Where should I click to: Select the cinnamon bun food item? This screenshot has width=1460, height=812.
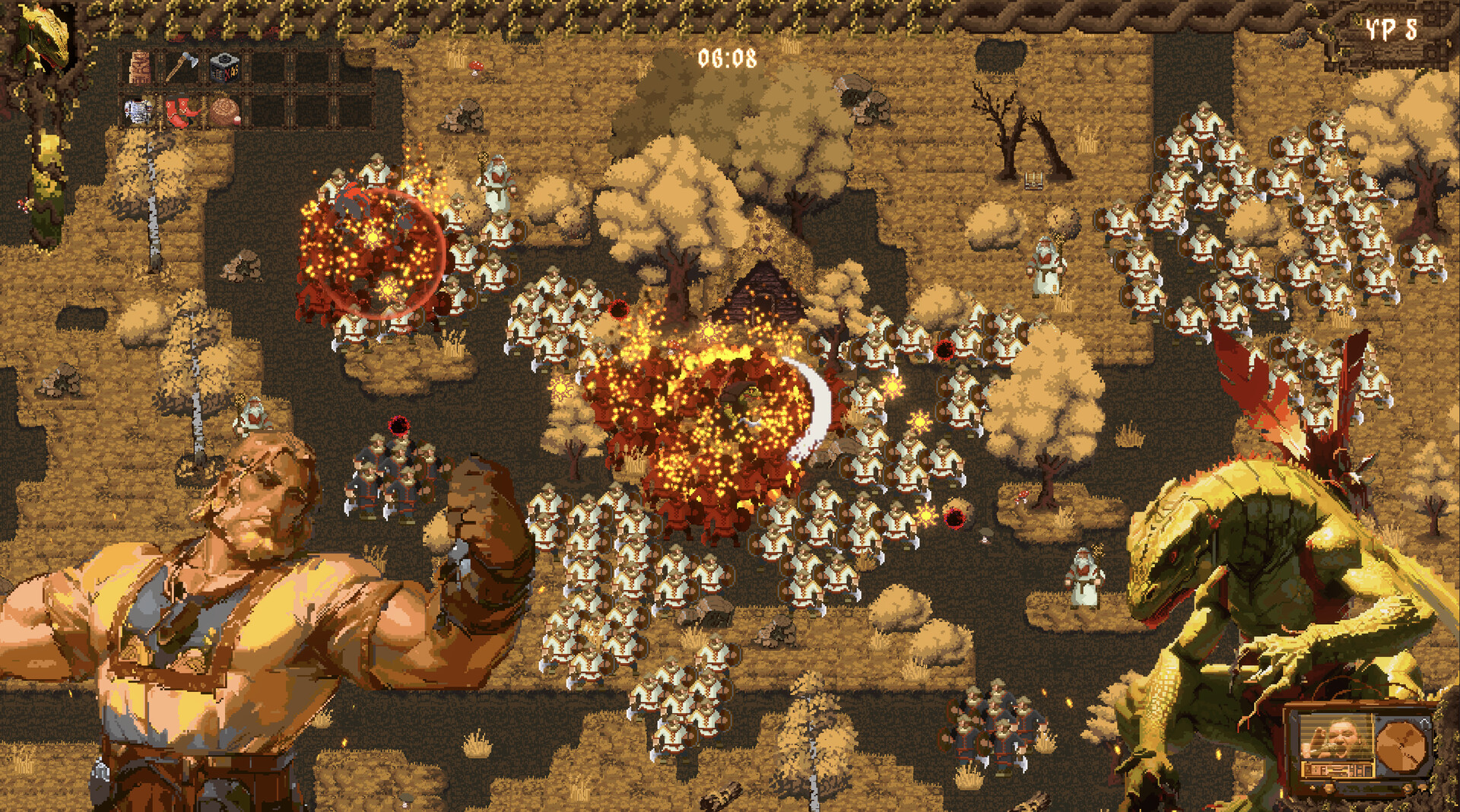click(x=224, y=111)
